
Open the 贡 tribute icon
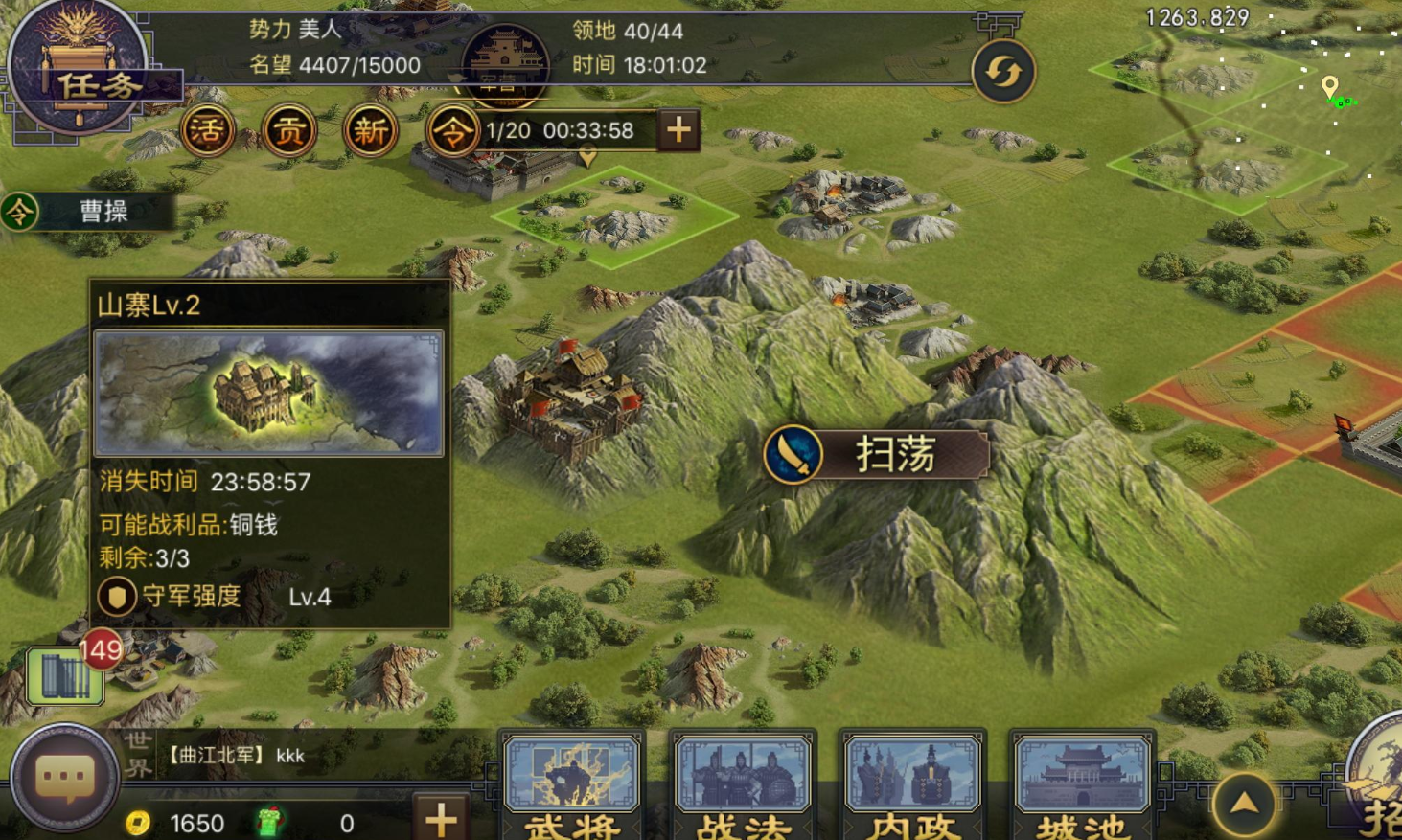point(289,130)
